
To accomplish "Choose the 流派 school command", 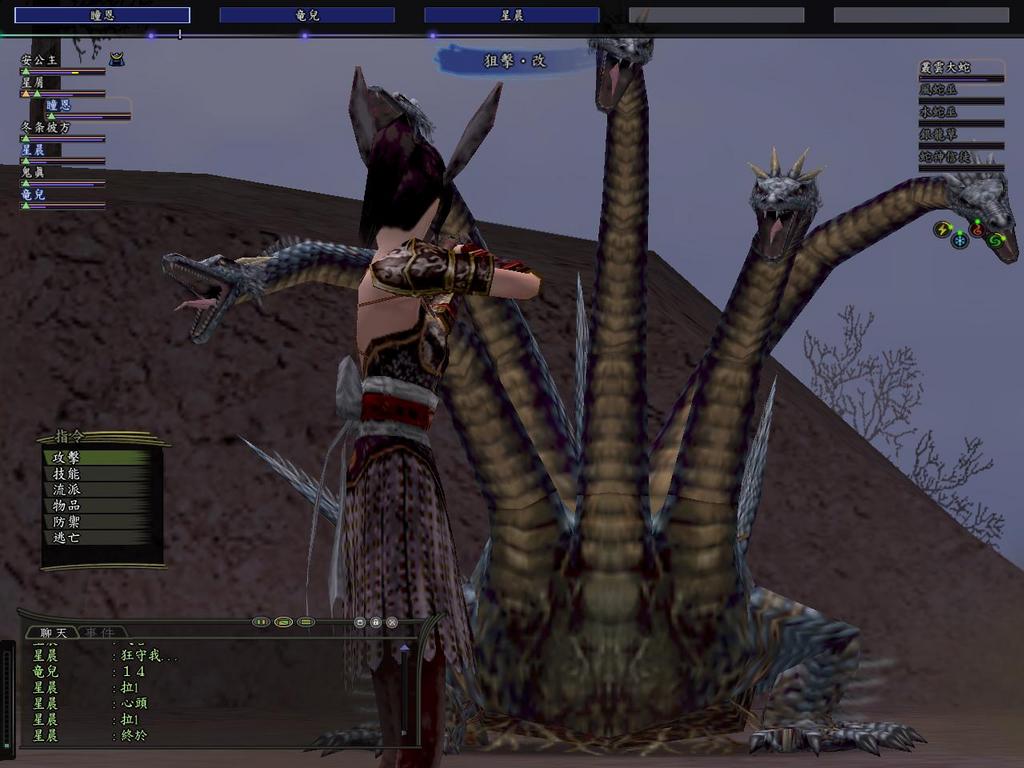I will (67, 489).
